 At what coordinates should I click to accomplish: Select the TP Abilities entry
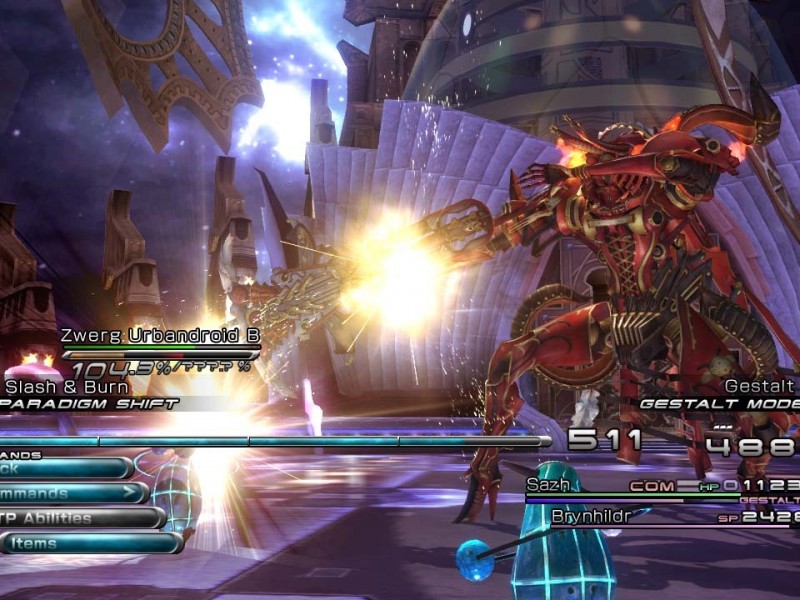click(75, 518)
